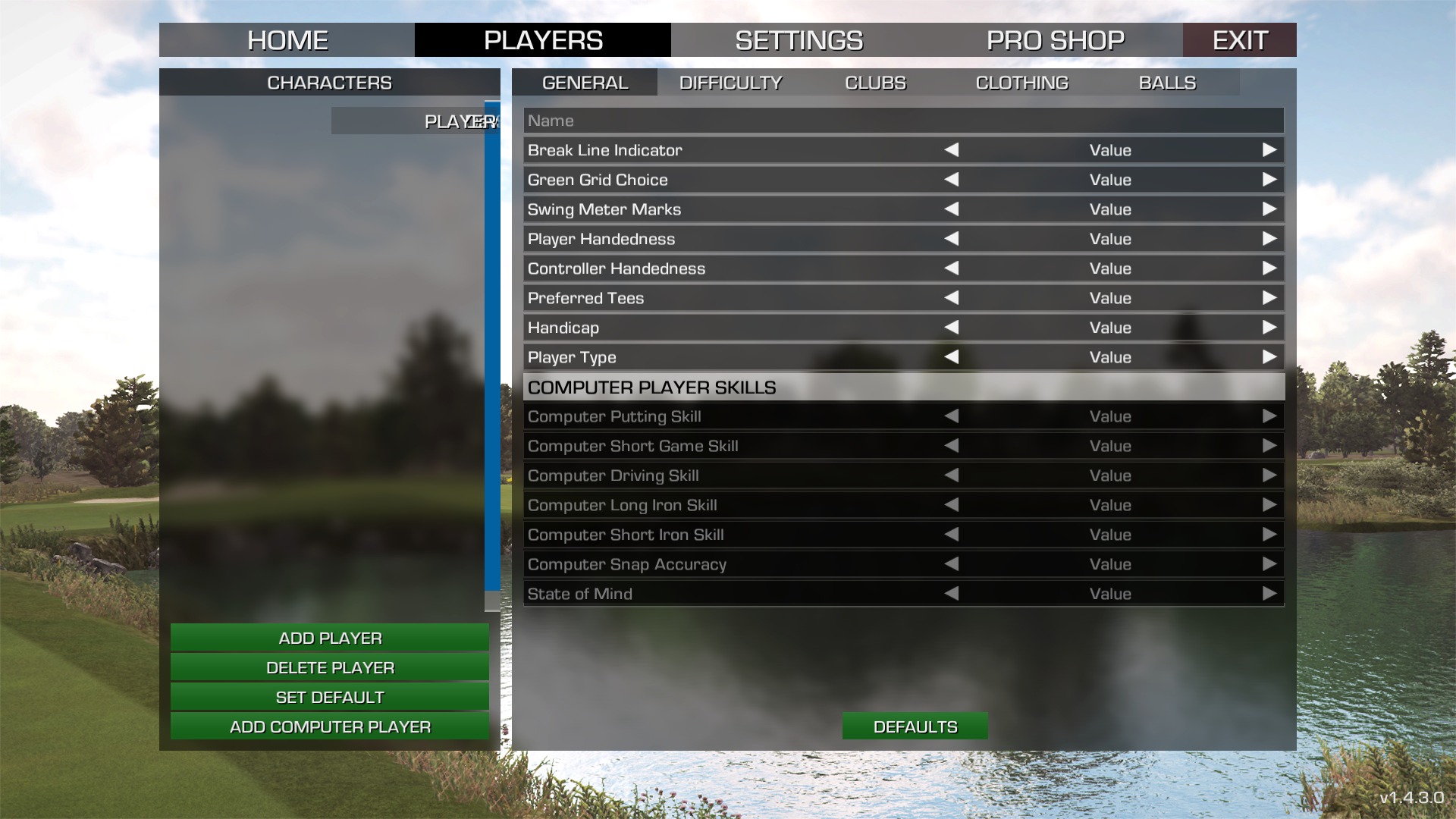Click the Name input field
Image resolution: width=1456 pixels, height=819 pixels.
pos(902,121)
